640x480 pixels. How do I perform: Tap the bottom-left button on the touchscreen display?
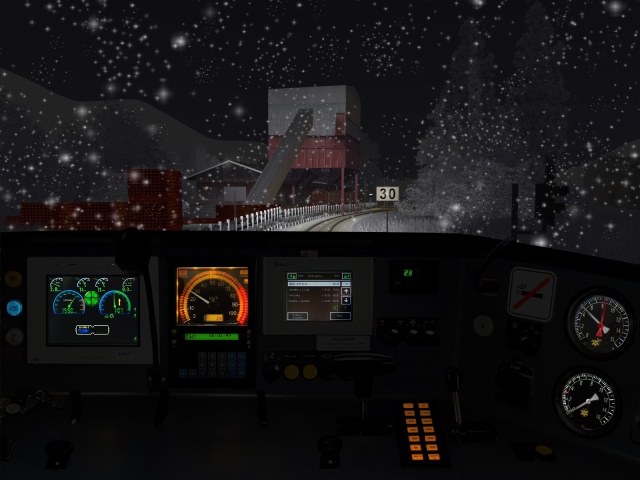click(x=297, y=315)
